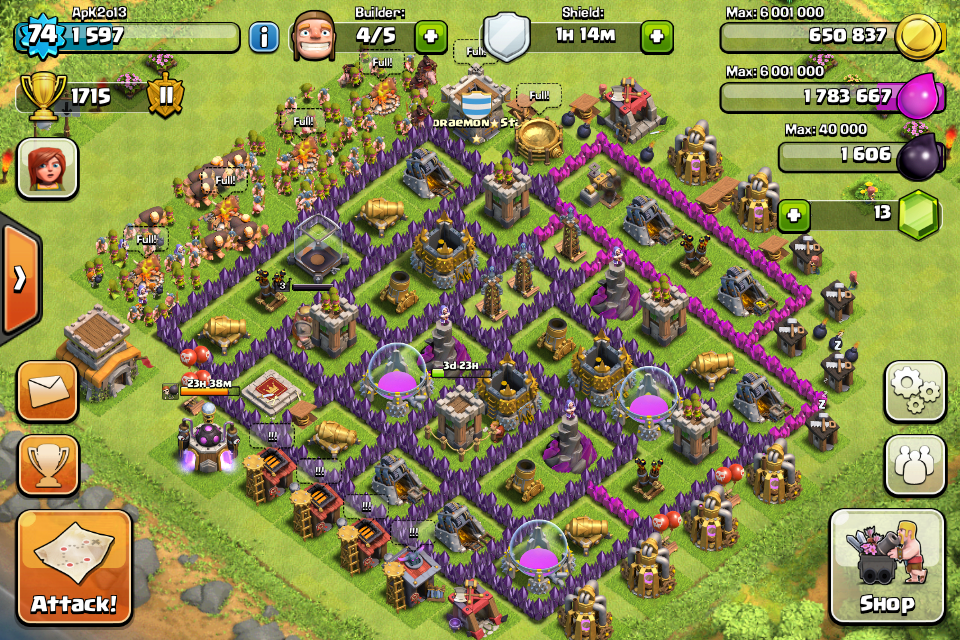The image size is (960, 640).
Task: Open the envelope messages inbox
Action: coord(46,390)
